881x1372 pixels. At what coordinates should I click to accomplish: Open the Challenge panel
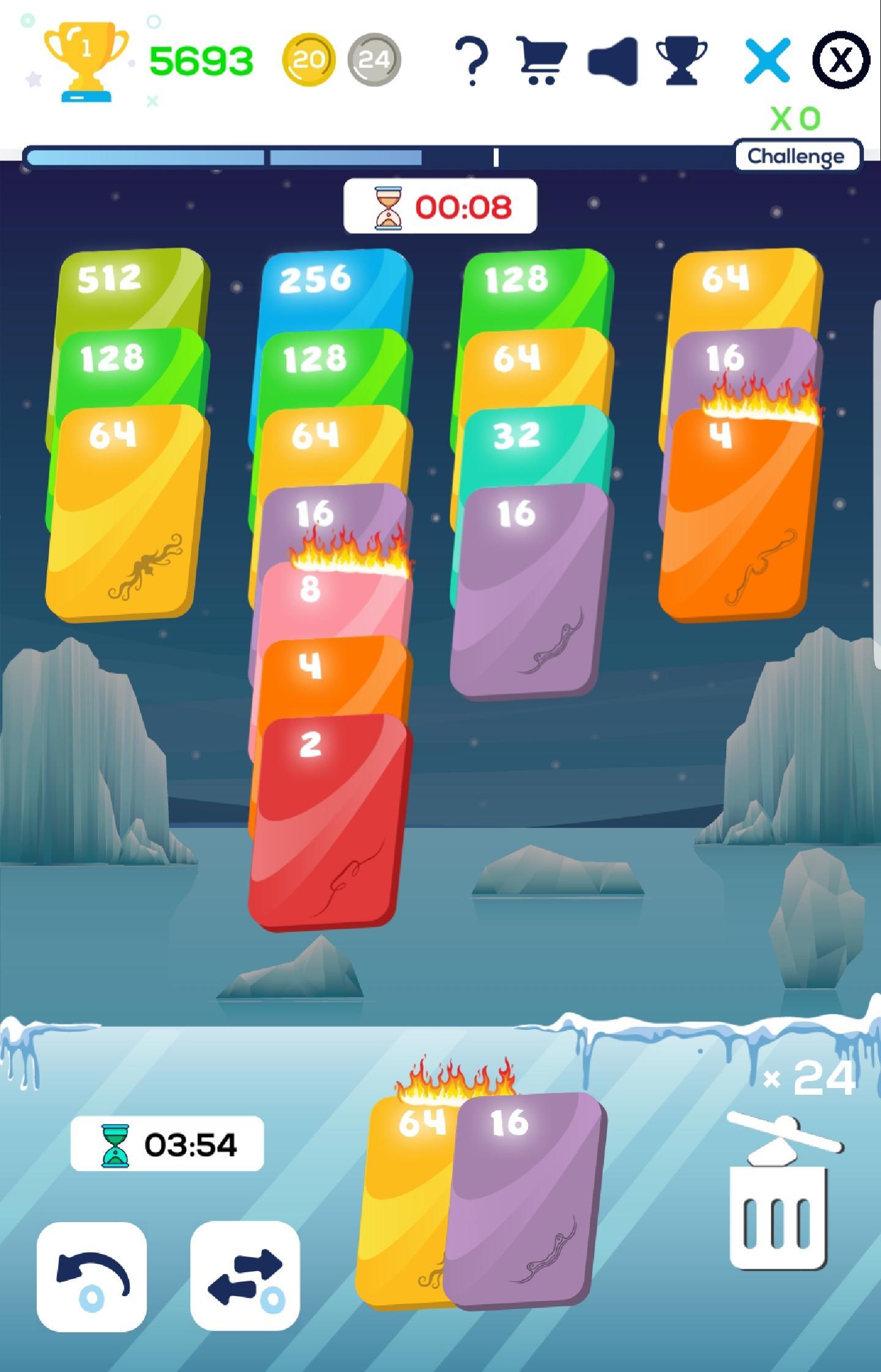795,157
